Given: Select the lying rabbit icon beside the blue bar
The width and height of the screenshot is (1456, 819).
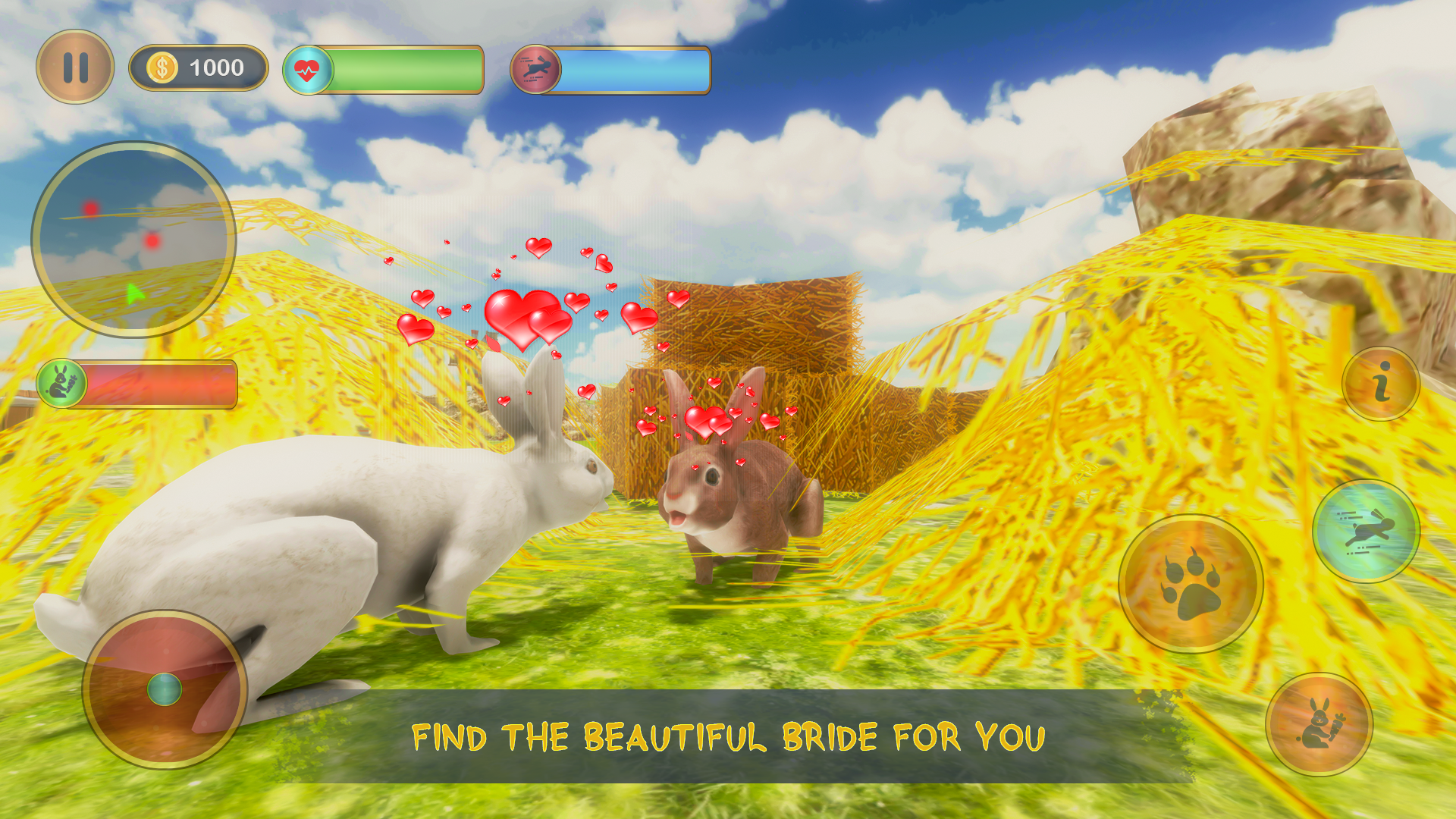Looking at the screenshot, I should pyautogui.click(x=535, y=70).
